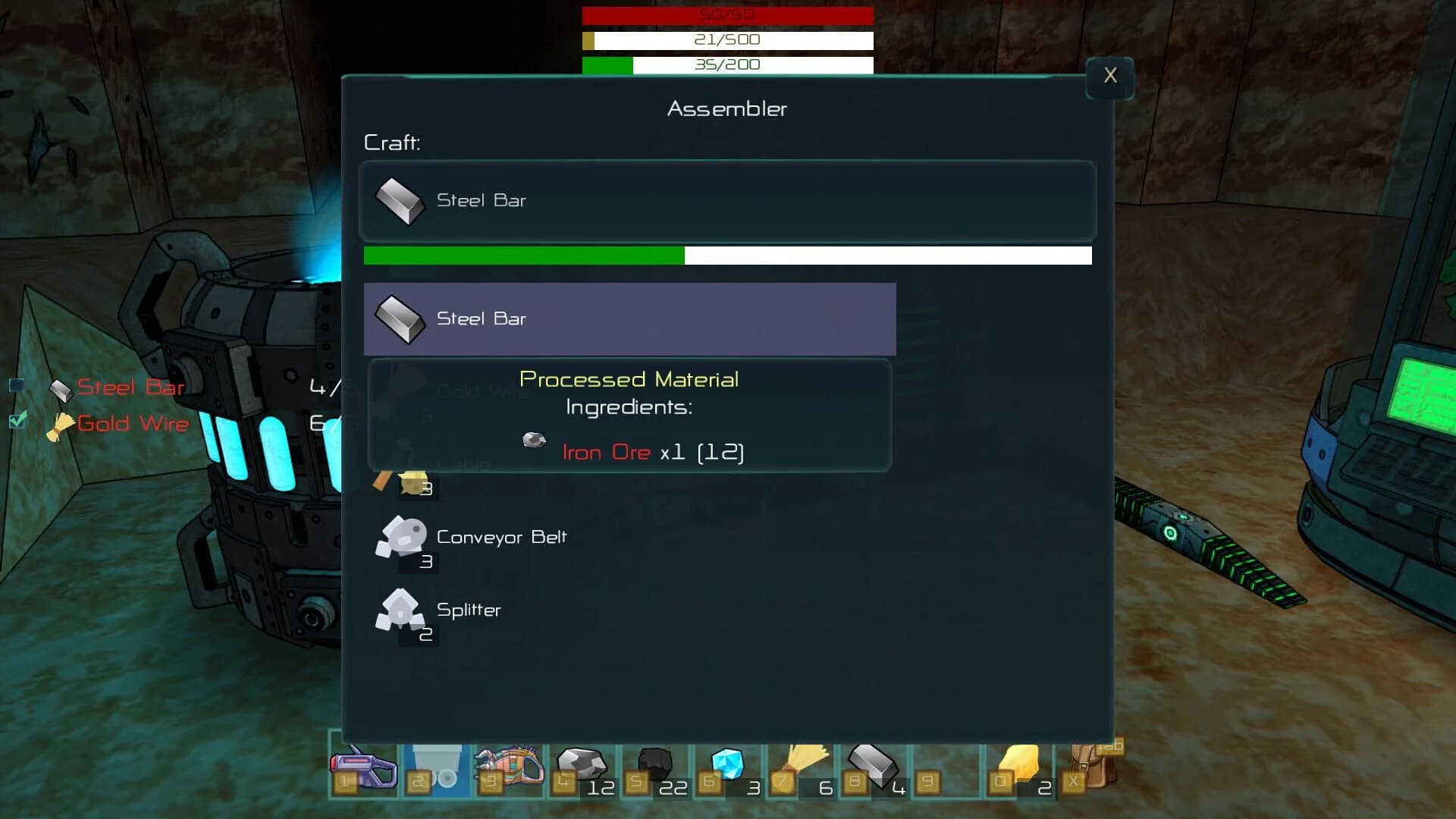1456x819 pixels.
Task: Open the highlighted Steel Bar list entry
Action: point(629,319)
